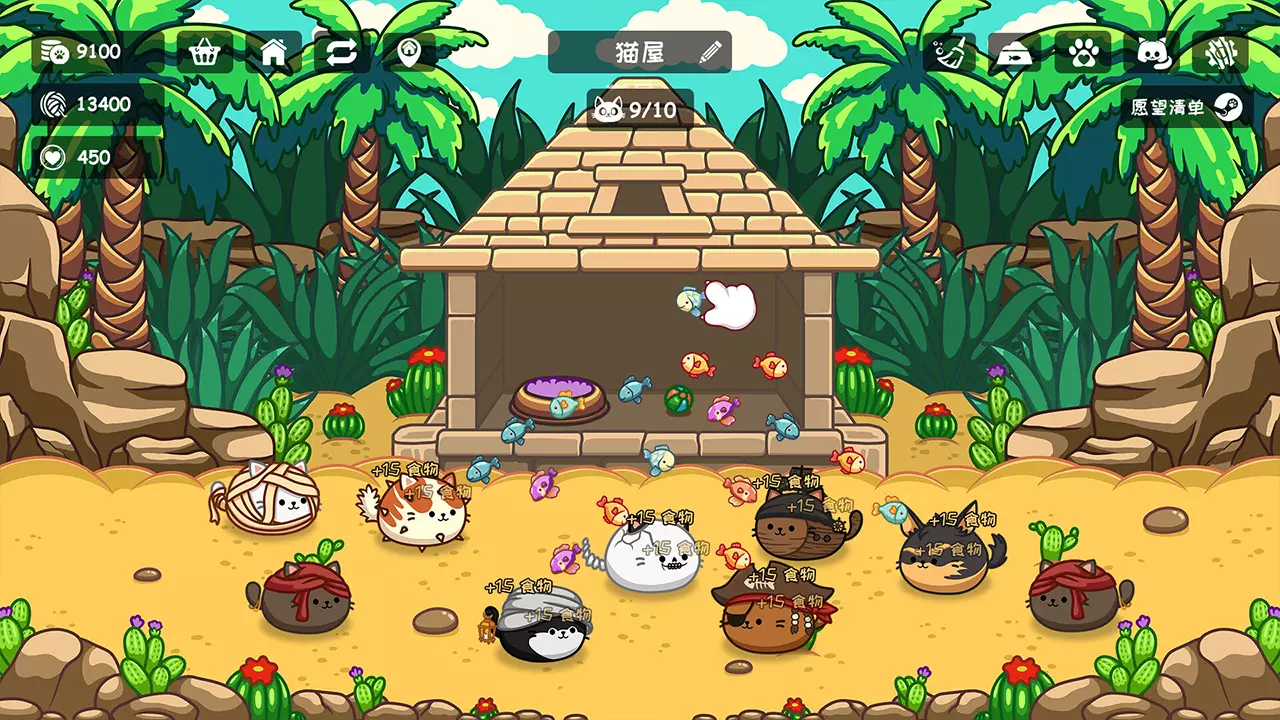Click the pencil to rename 猫屋

tap(712, 53)
